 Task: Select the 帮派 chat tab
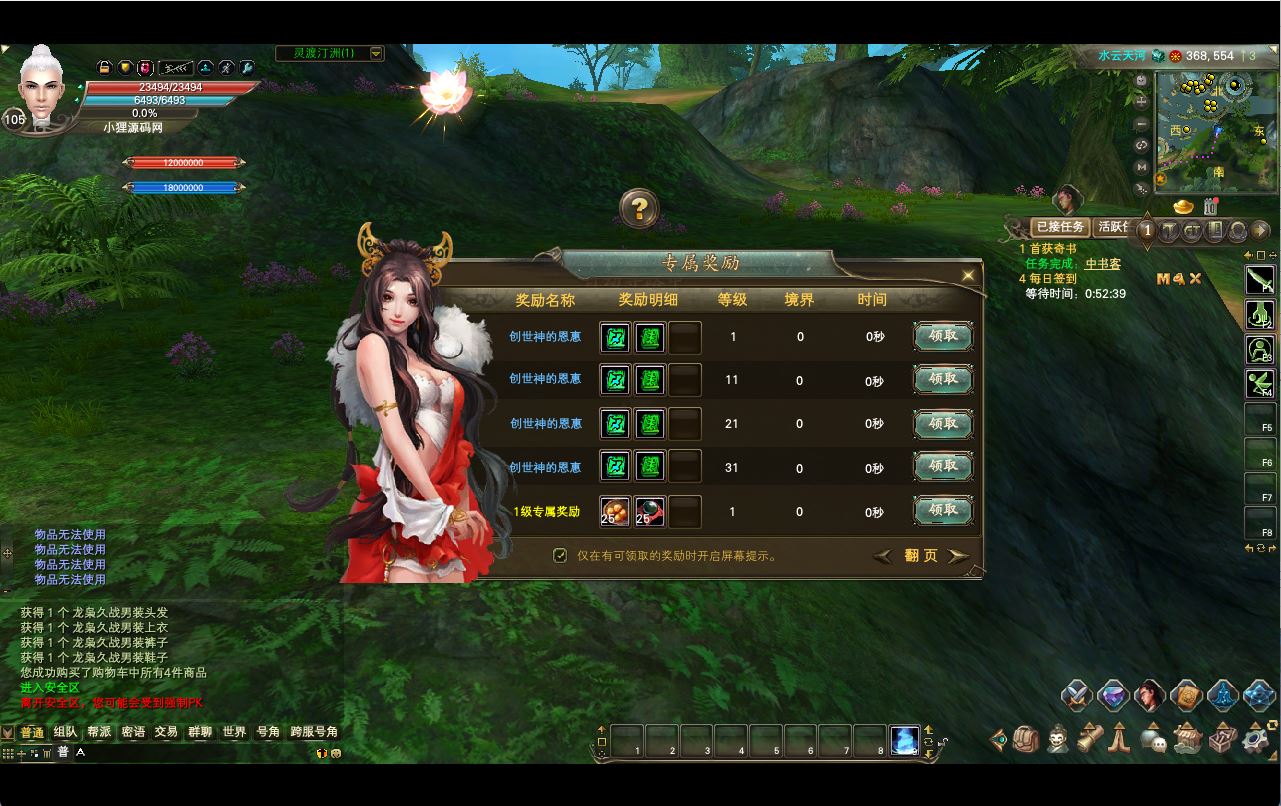pyautogui.click(x=99, y=732)
